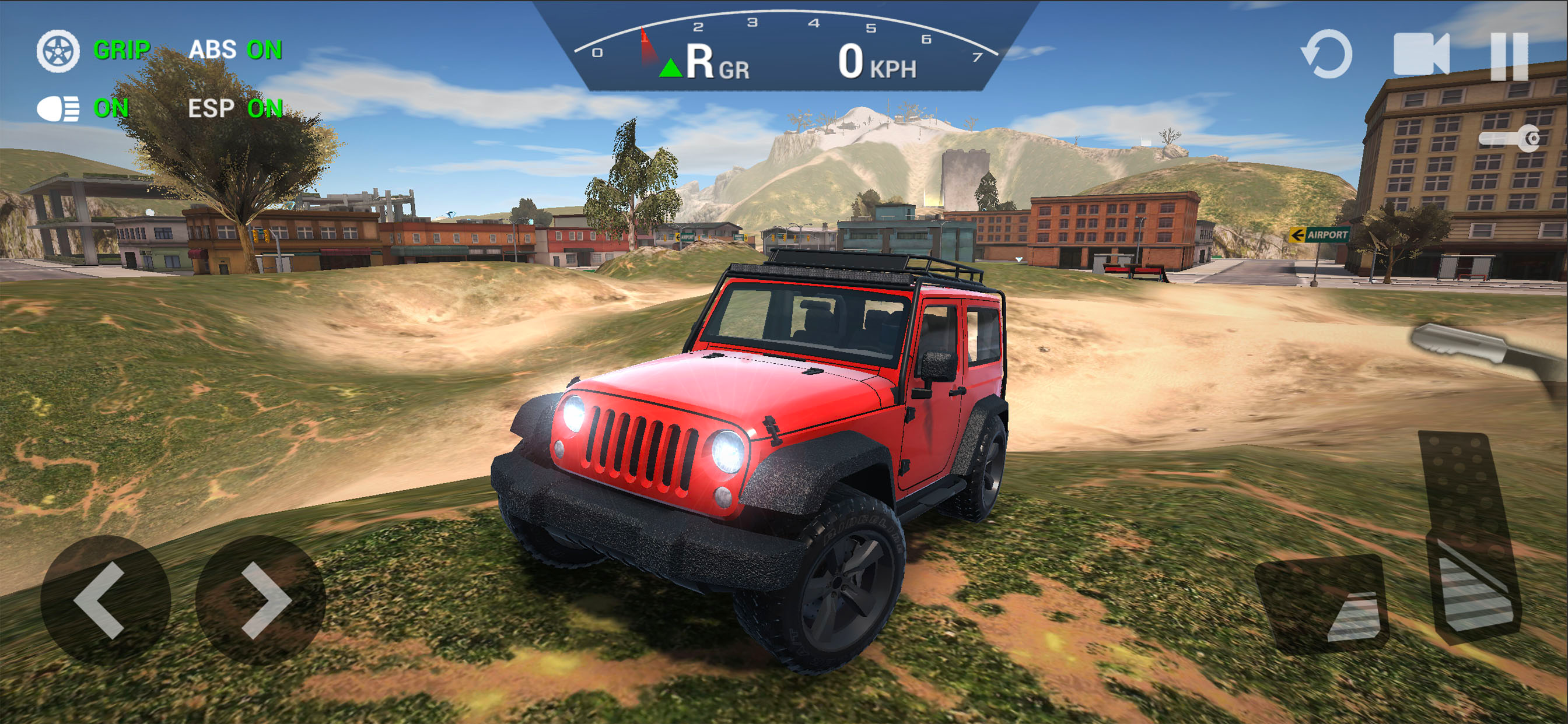Open the wrench tuning settings

click(1510, 139)
